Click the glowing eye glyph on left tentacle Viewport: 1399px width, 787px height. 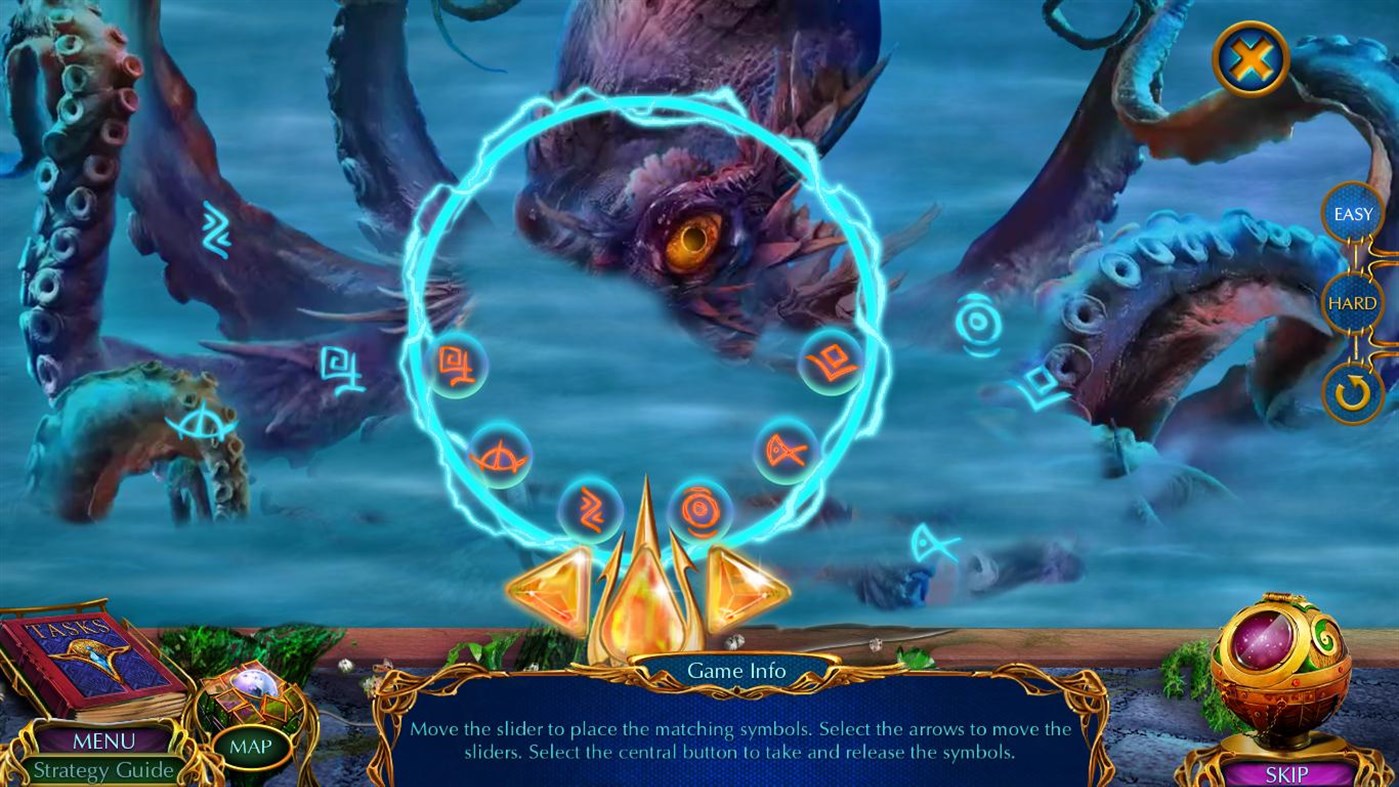pos(200,424)
